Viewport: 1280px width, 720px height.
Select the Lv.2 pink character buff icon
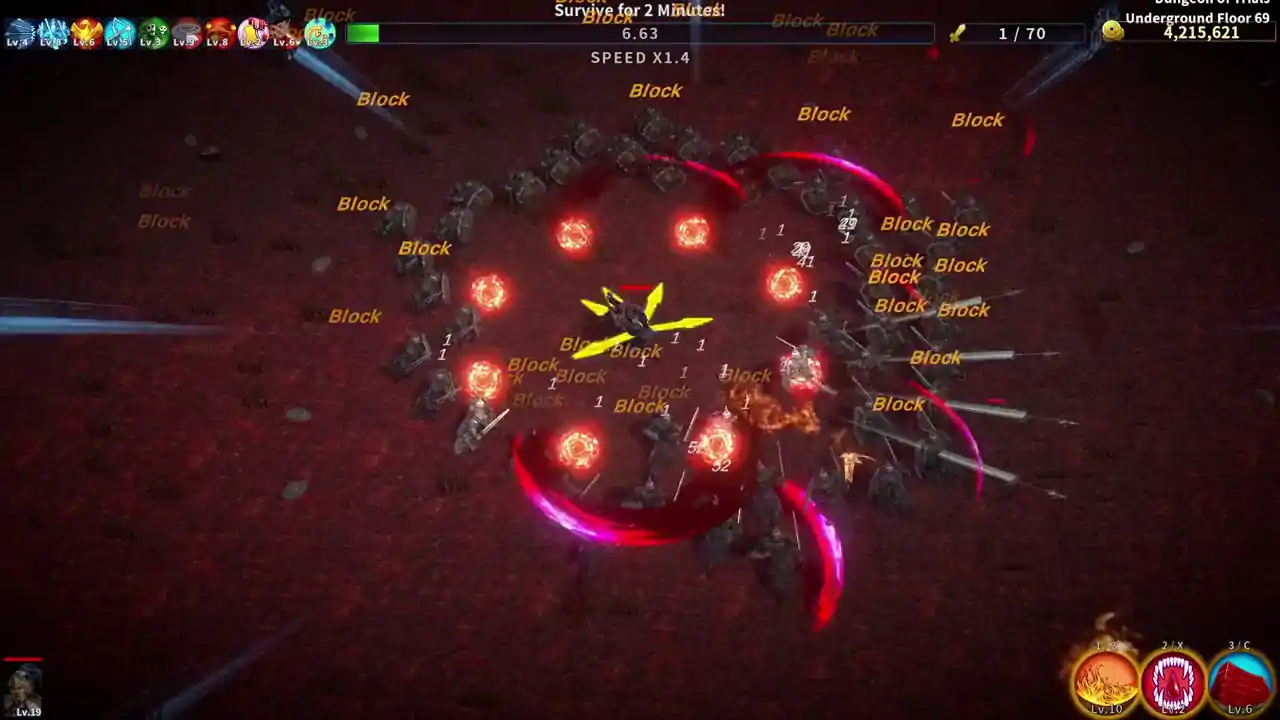250,33
